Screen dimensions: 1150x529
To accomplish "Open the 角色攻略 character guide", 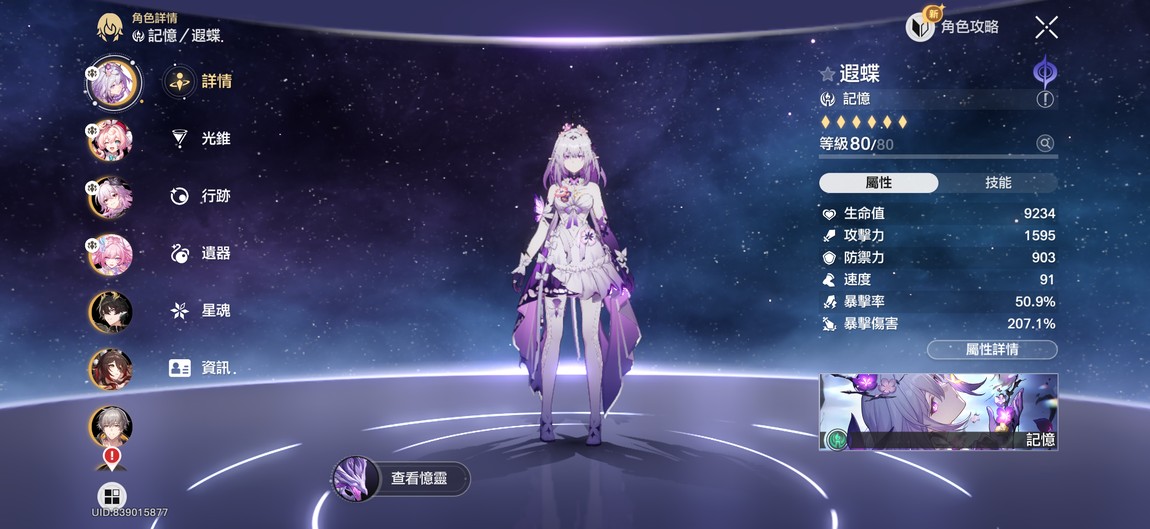I will [953, 27].
